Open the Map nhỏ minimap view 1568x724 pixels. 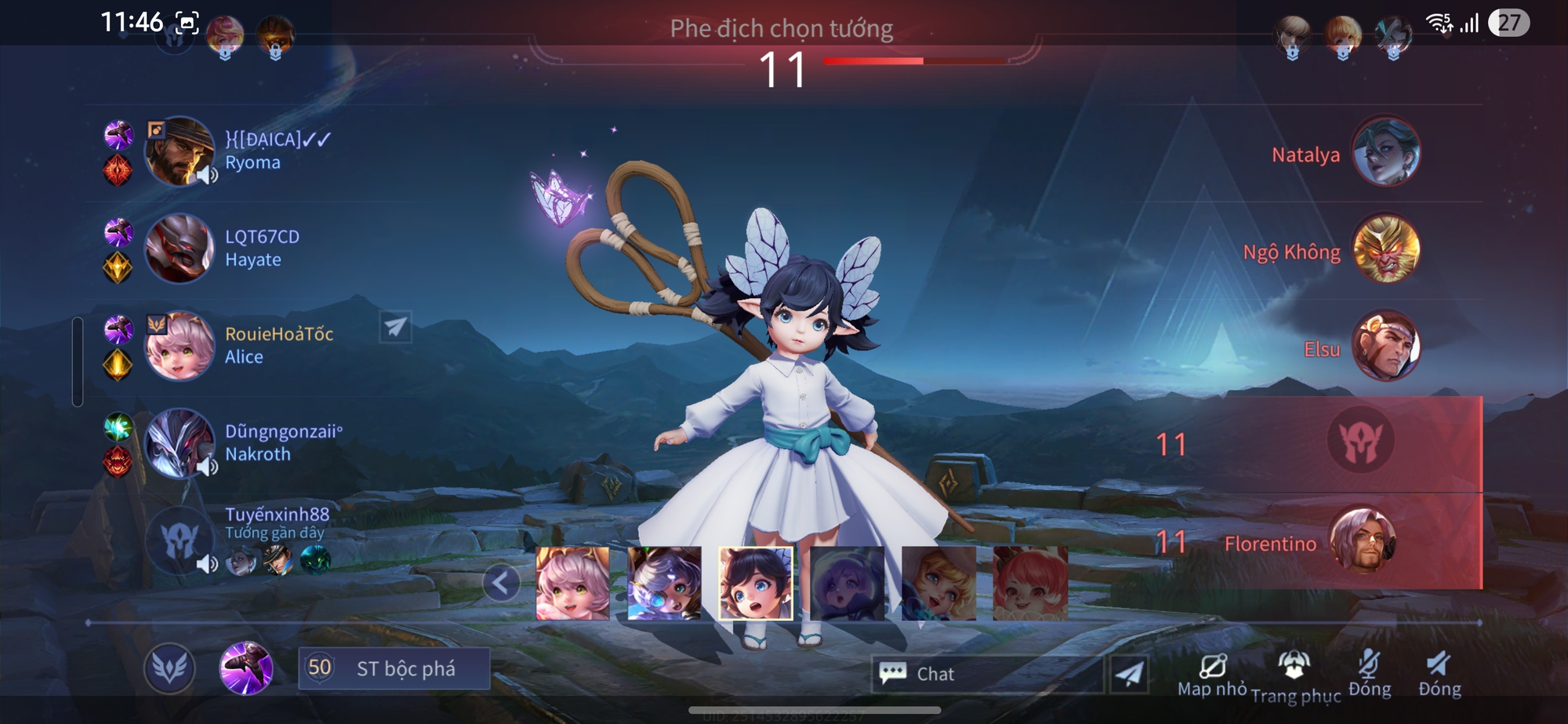pyautogui.click(x=1212, y=674)
